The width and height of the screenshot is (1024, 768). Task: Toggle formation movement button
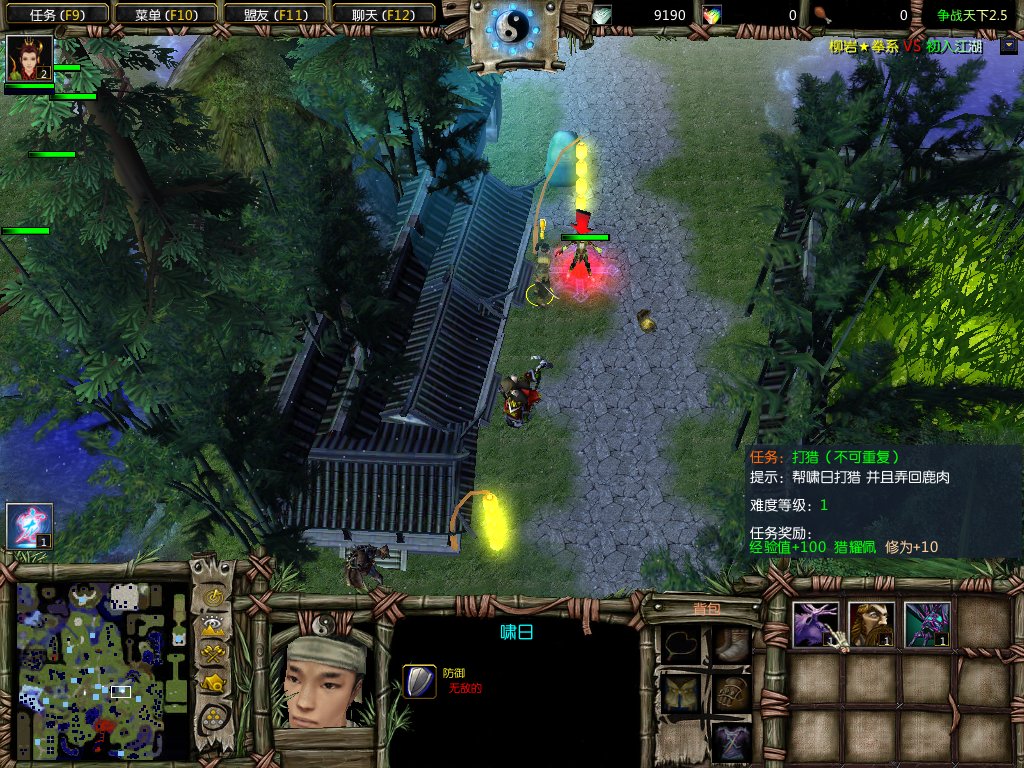(x=213, y=716)
